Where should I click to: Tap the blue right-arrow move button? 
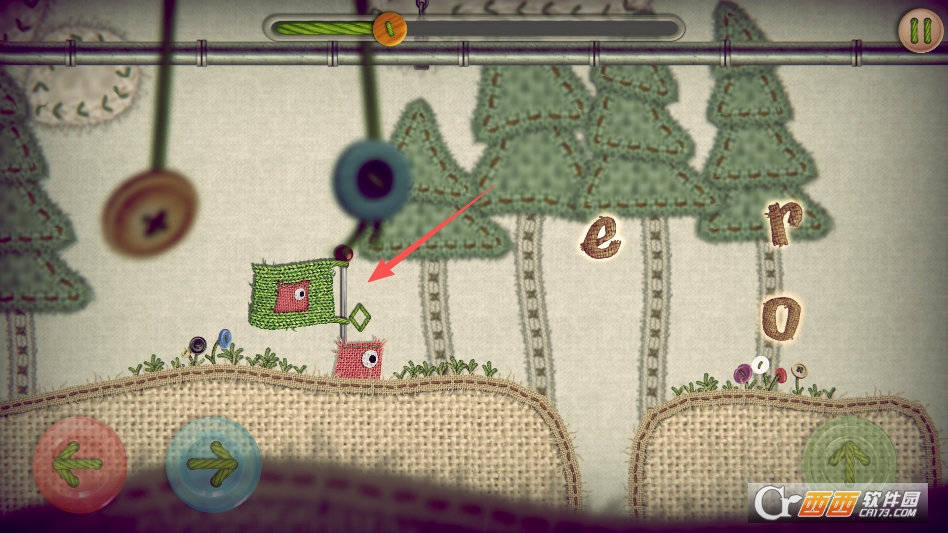(x=213, y=464)
